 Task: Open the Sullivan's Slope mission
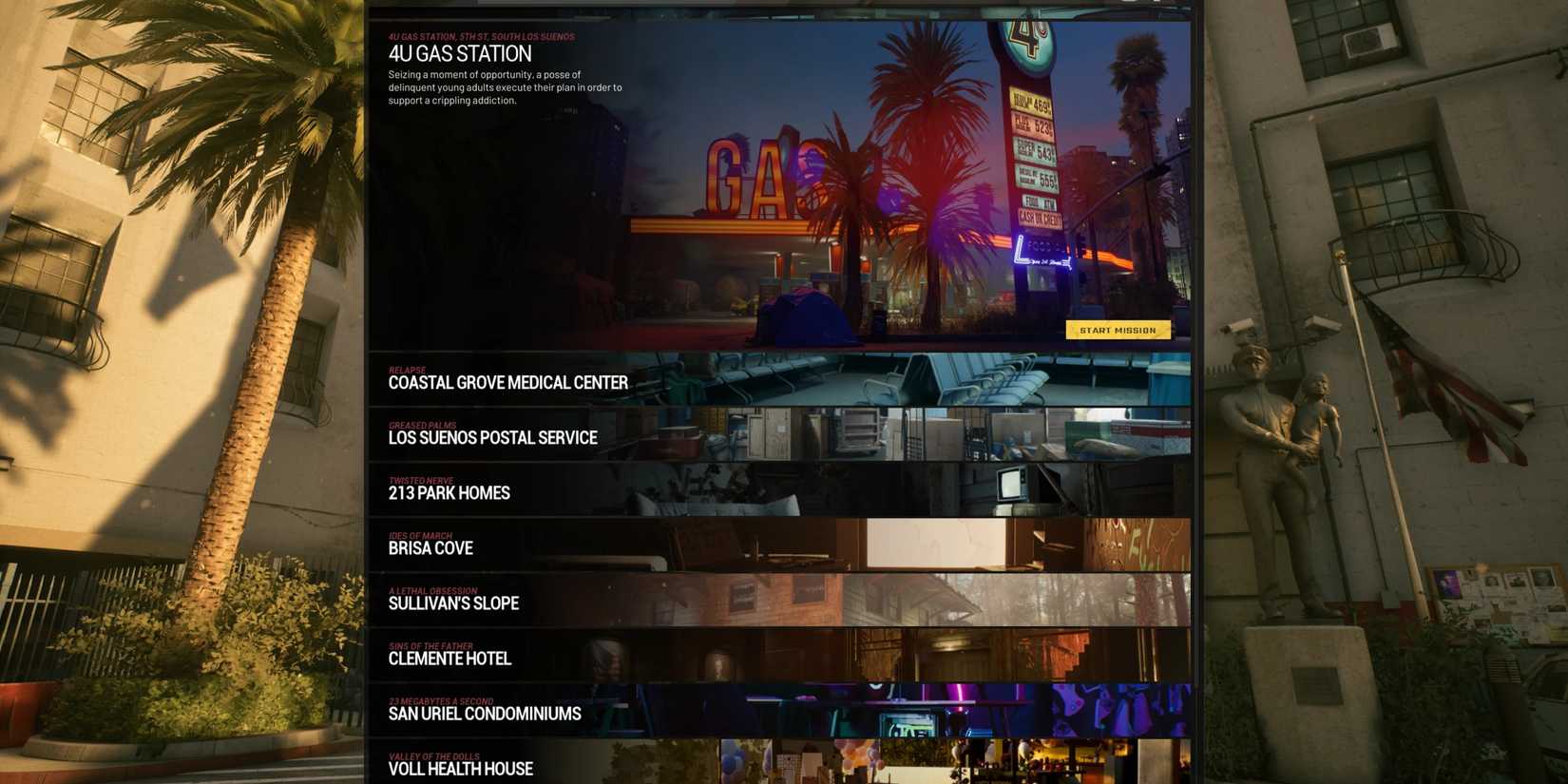click(x=452, y=603)
